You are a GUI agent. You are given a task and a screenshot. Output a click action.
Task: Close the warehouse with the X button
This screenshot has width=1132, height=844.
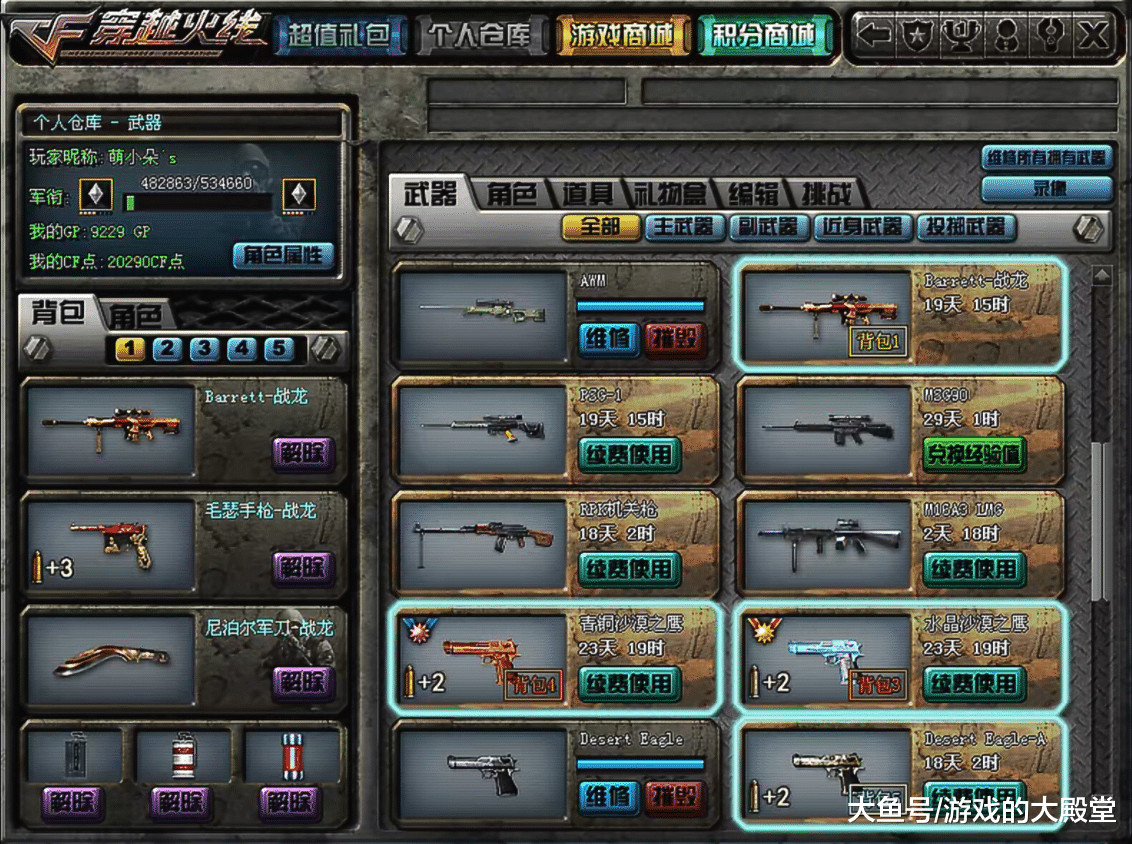coord(1094,36)
